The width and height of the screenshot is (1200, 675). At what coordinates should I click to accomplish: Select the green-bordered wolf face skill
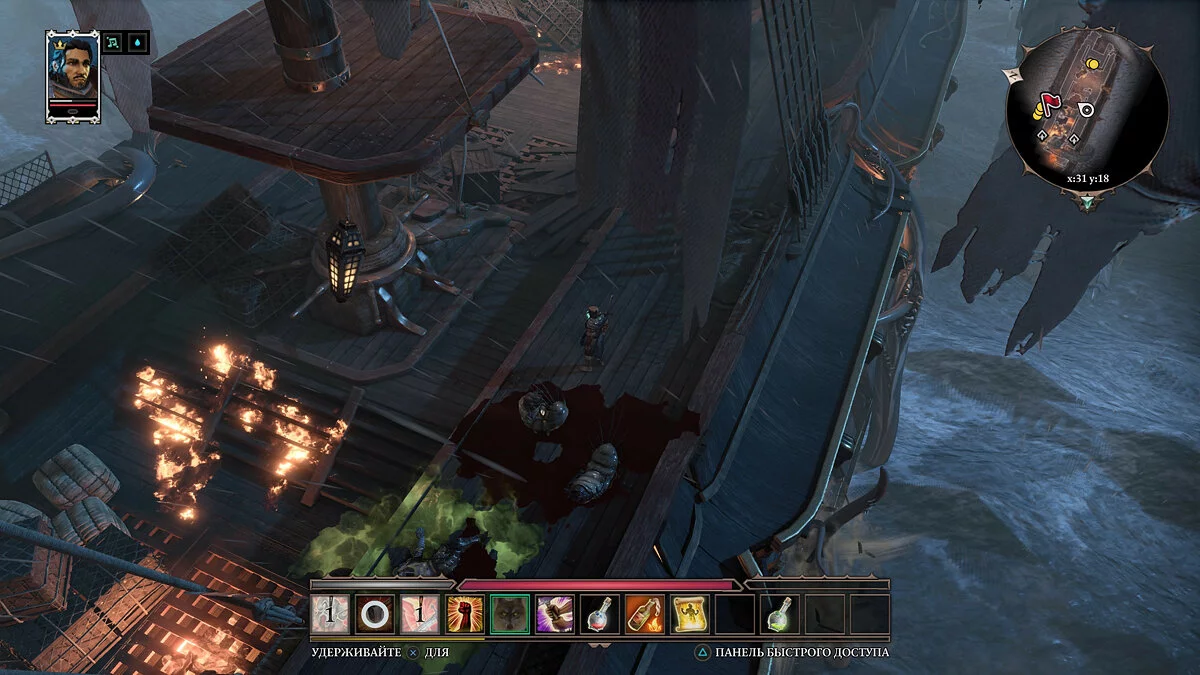[510, 614]
